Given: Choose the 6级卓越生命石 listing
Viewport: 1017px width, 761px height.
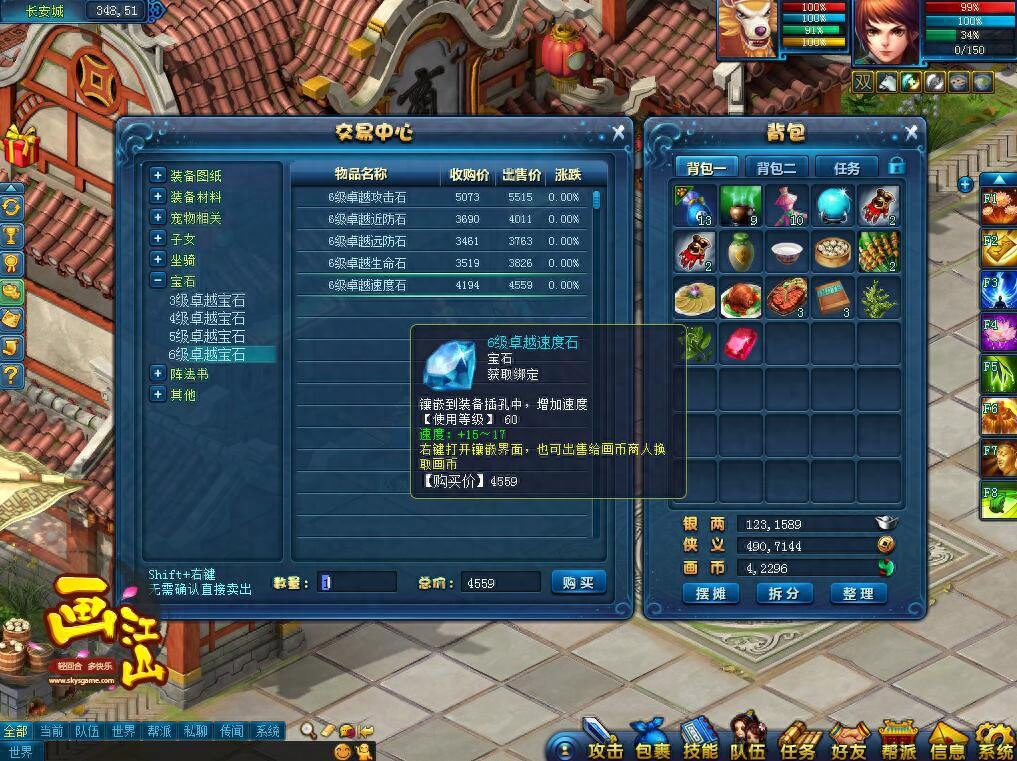Looking at the screenshot, I should pyautogui.click(x=367, y=263).
